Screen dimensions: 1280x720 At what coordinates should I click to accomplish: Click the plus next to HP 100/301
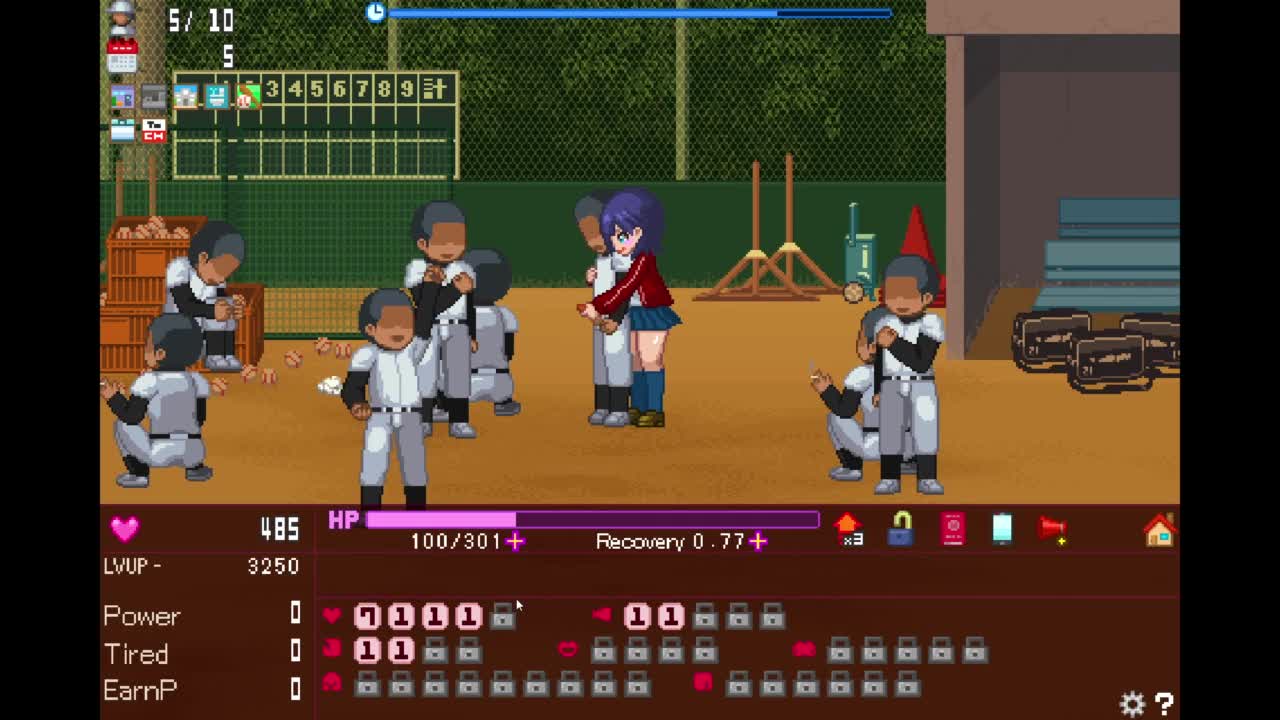(515, 541)
